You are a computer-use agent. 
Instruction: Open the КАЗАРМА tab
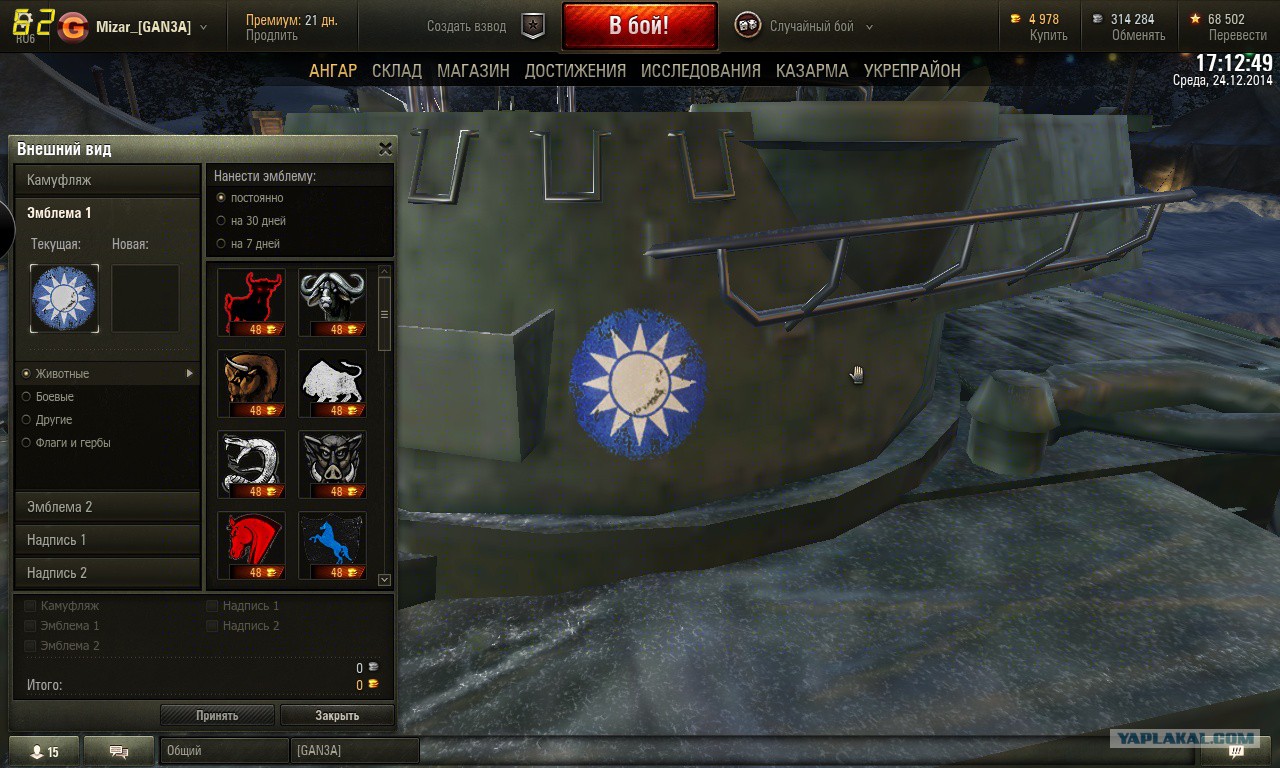click(812, 71)
